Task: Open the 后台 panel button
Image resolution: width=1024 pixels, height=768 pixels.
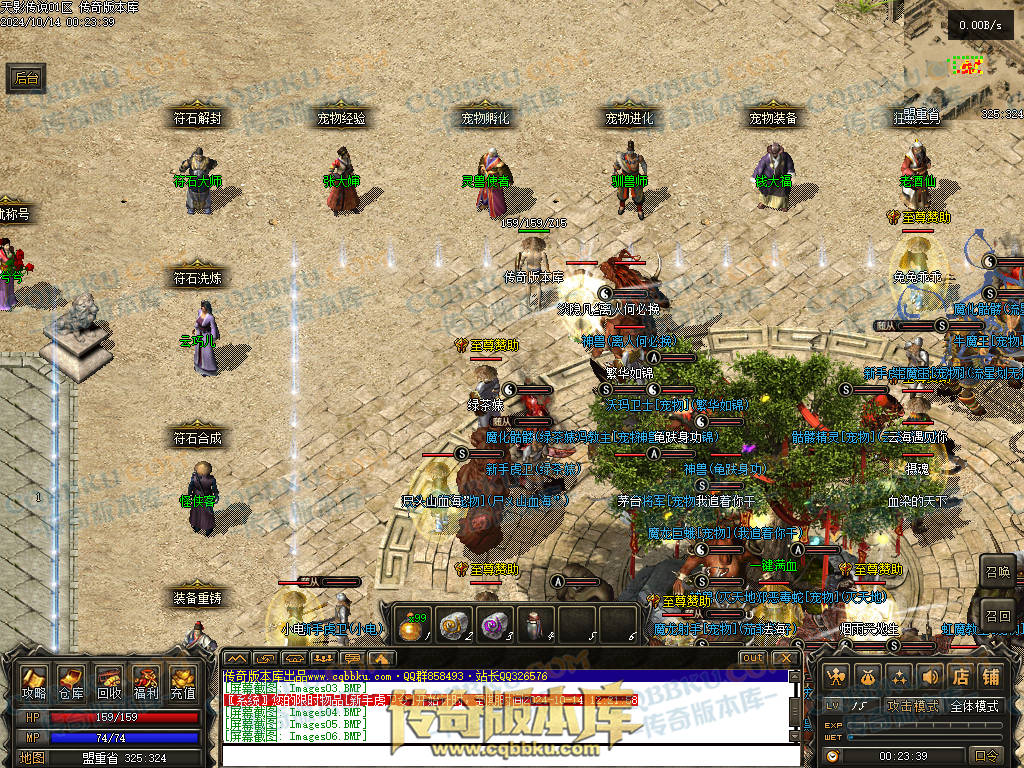Action: point(26,78)
